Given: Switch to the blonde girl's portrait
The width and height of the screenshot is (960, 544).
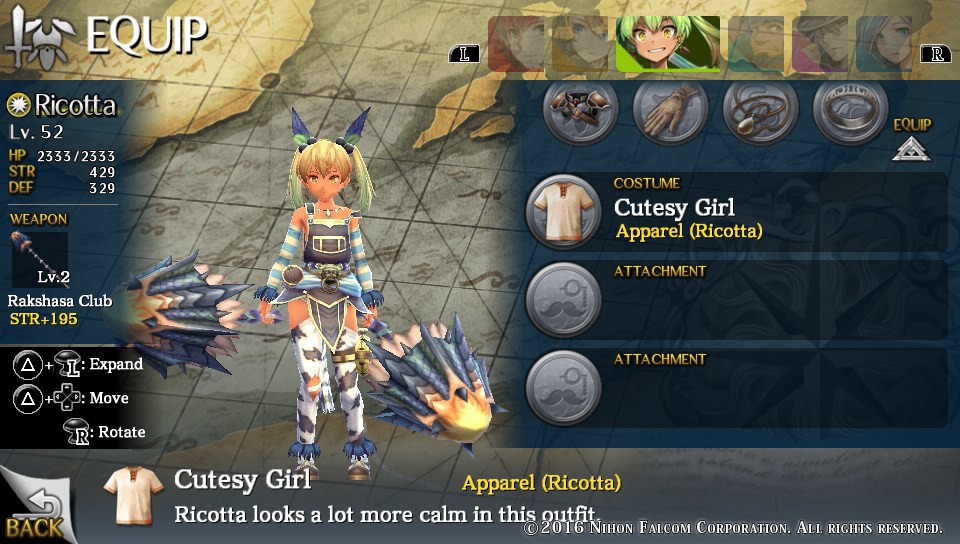Looking at the screenshot, I should tap(580, 44).
